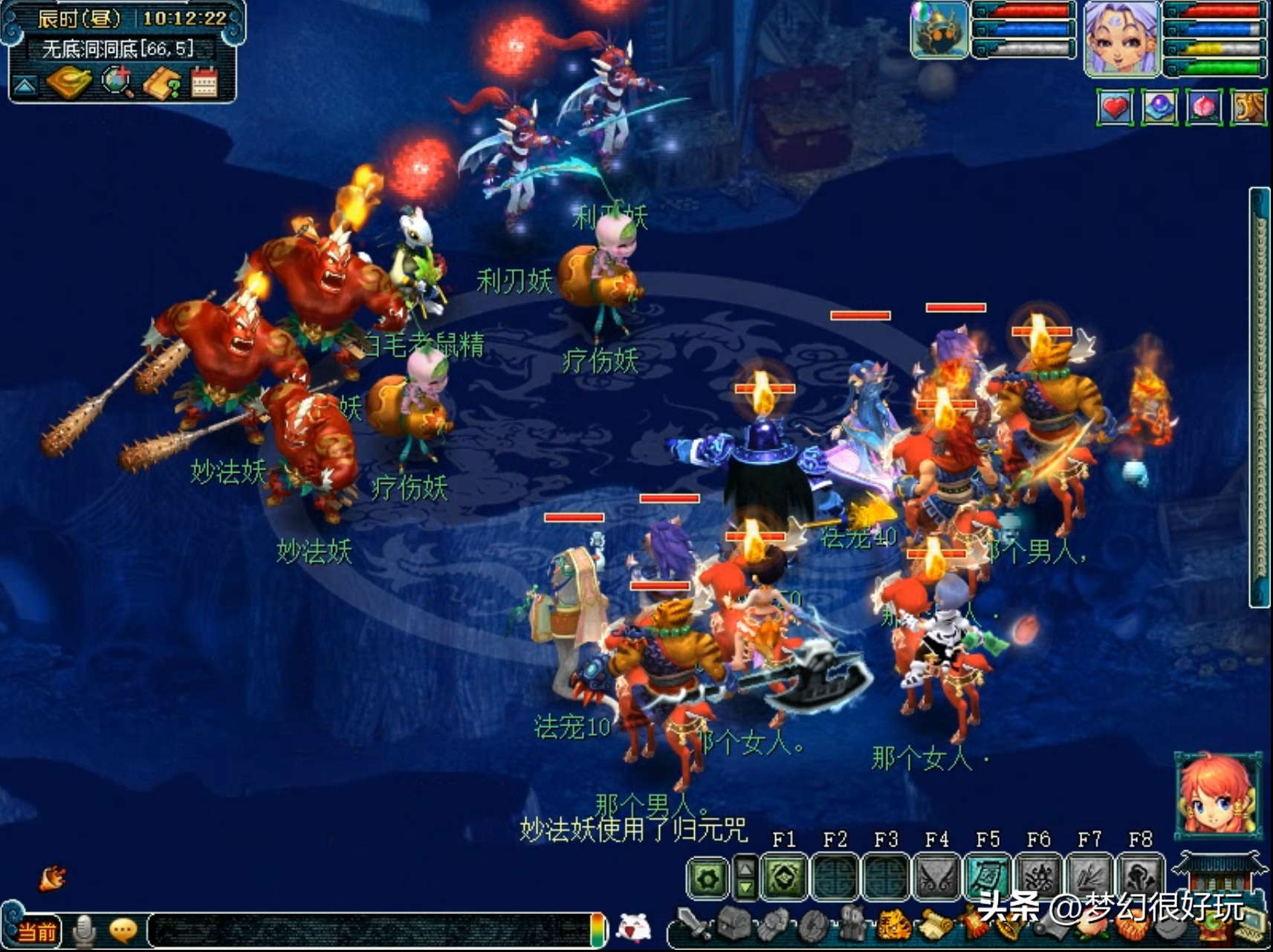Open the yellow speech bubble chat button
The image size is (1273, 952).
123,930
